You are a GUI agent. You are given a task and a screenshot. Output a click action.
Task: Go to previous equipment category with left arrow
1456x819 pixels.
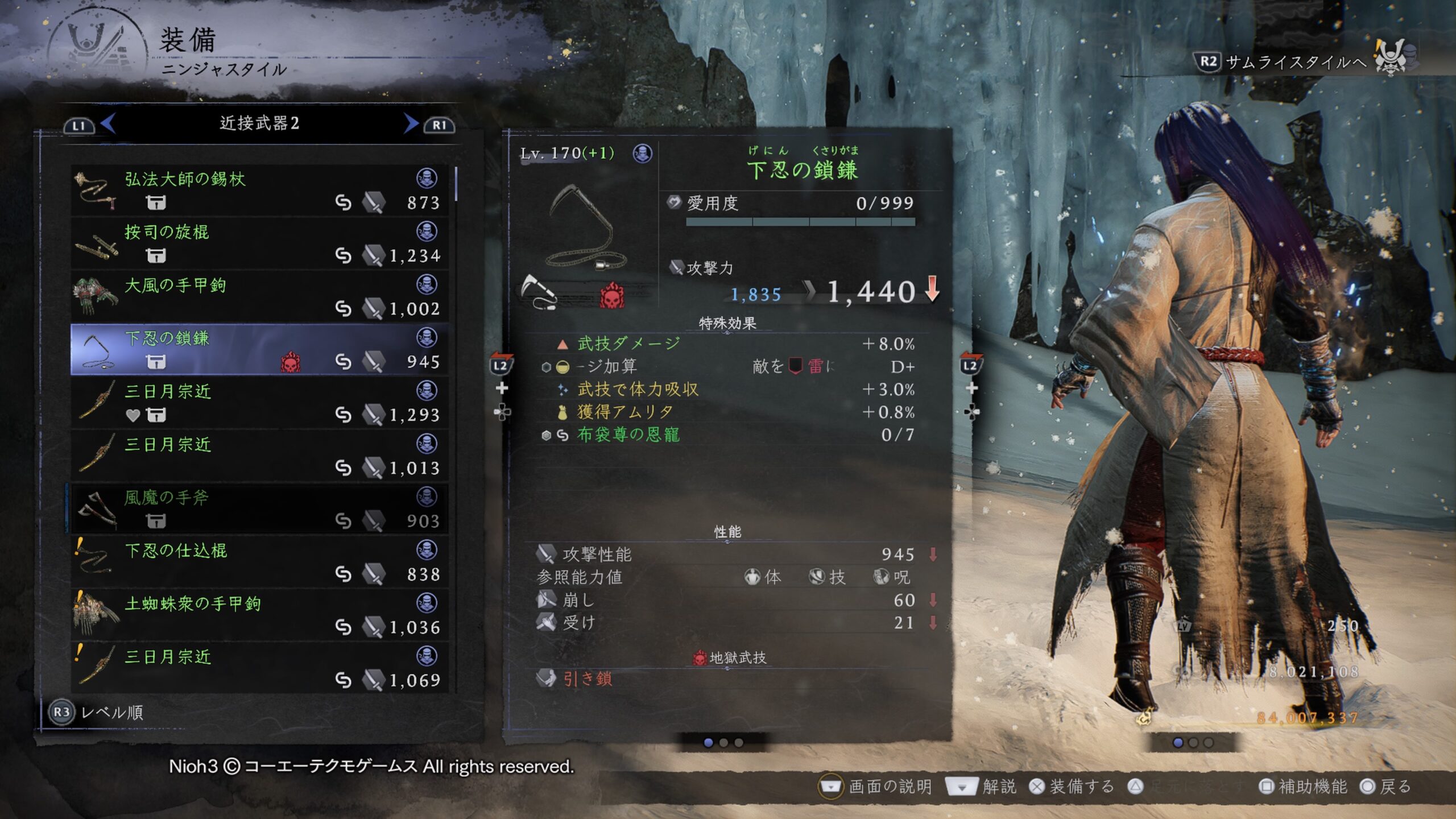pyautogui.click(x=108, y=123)
